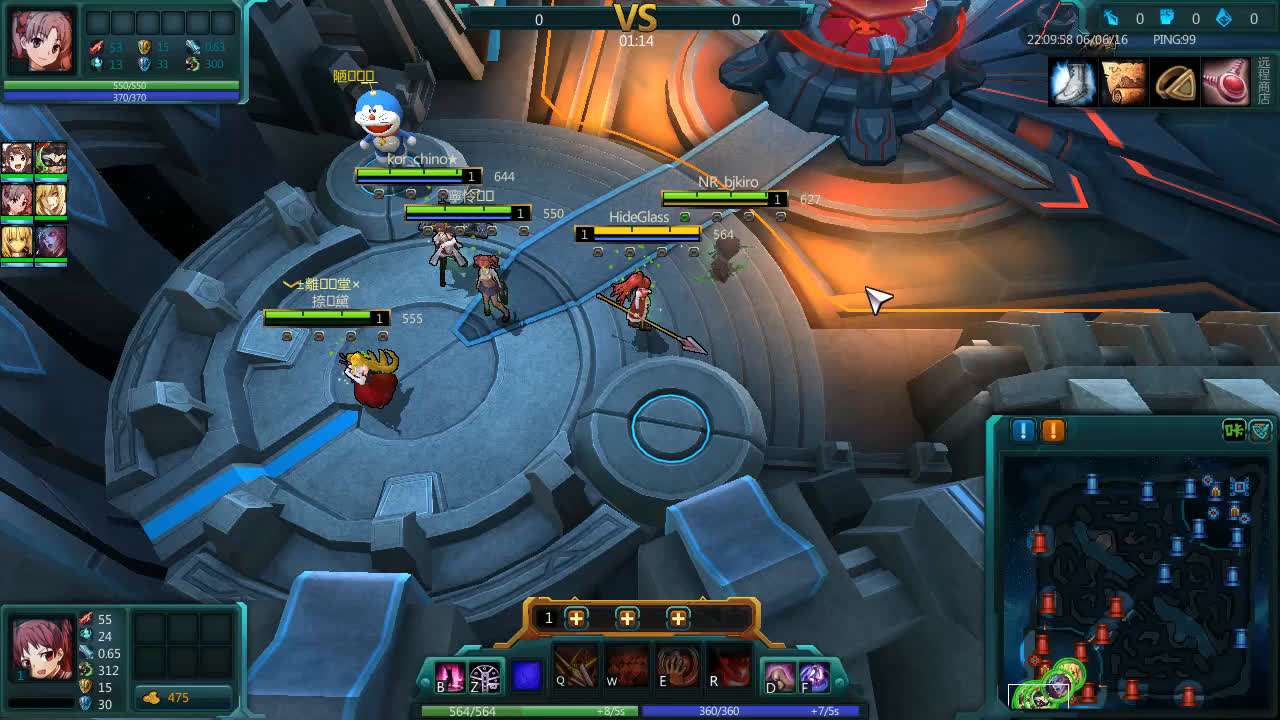Click on the minimap's center area
This screenshot has height=720, width=1280.
click(x=1138, y=578)
